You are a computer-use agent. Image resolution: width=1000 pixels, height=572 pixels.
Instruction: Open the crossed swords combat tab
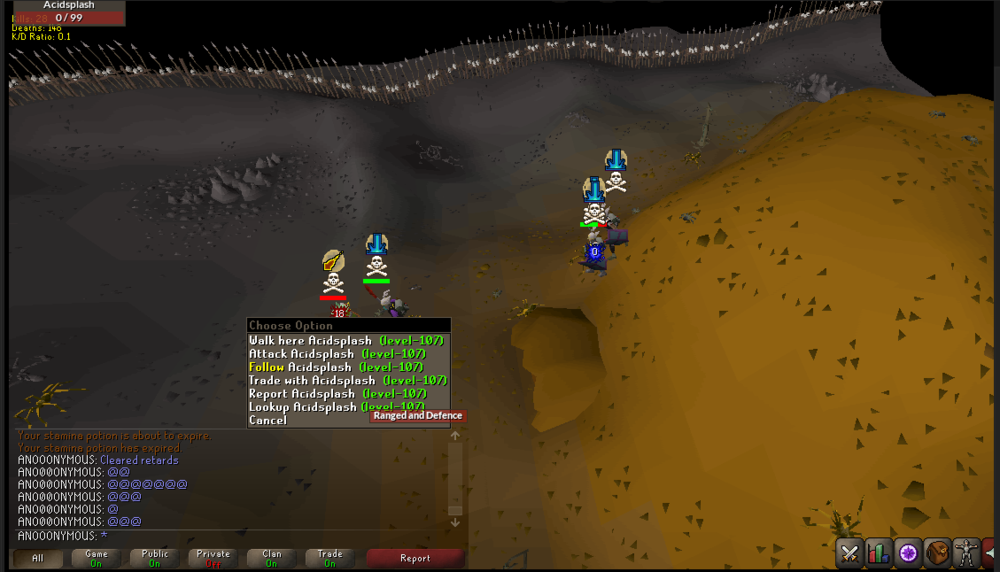pos(850,551)
